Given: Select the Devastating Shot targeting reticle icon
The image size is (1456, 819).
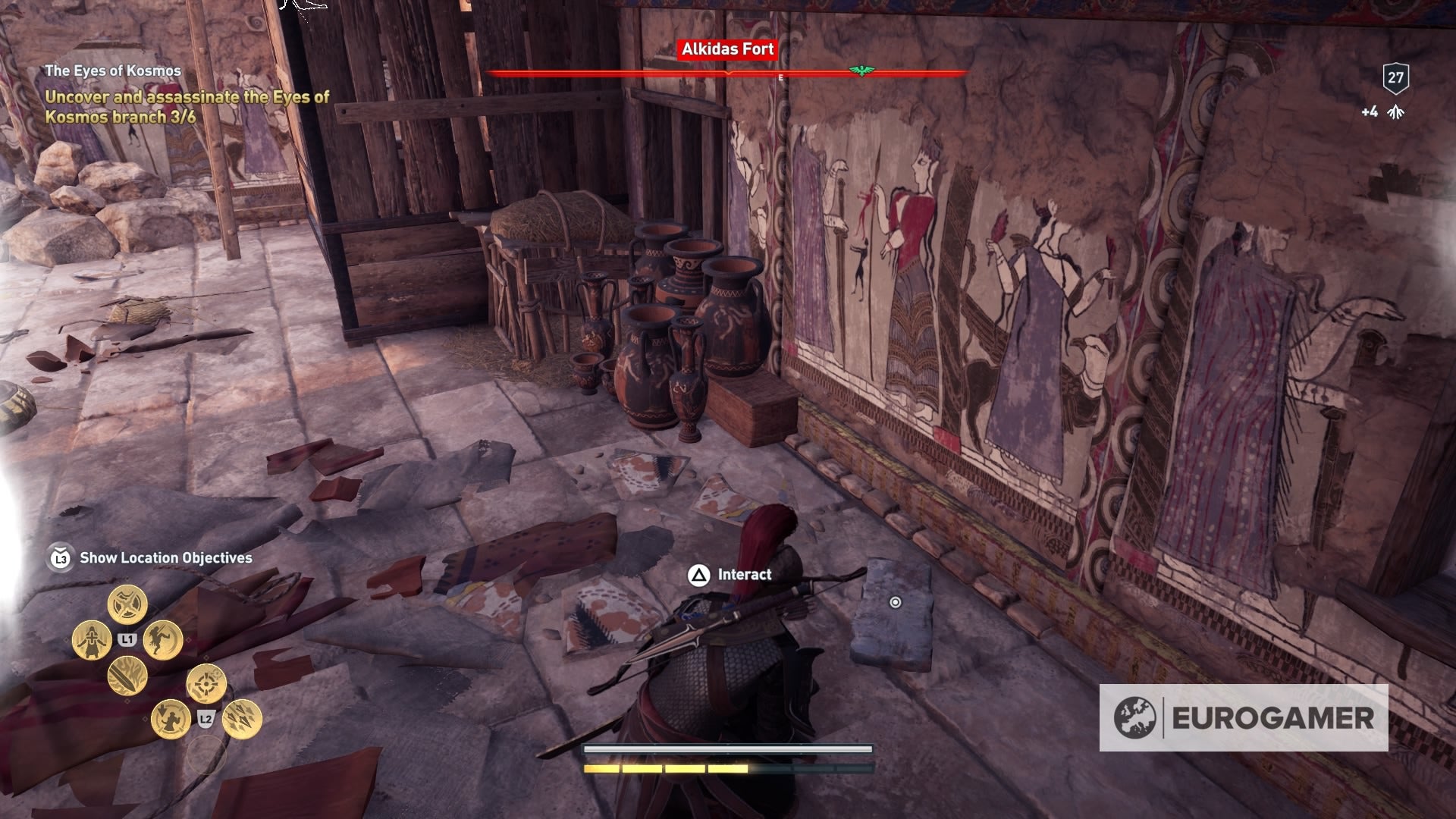Looking at the screenshot, I should coord(206,683).
